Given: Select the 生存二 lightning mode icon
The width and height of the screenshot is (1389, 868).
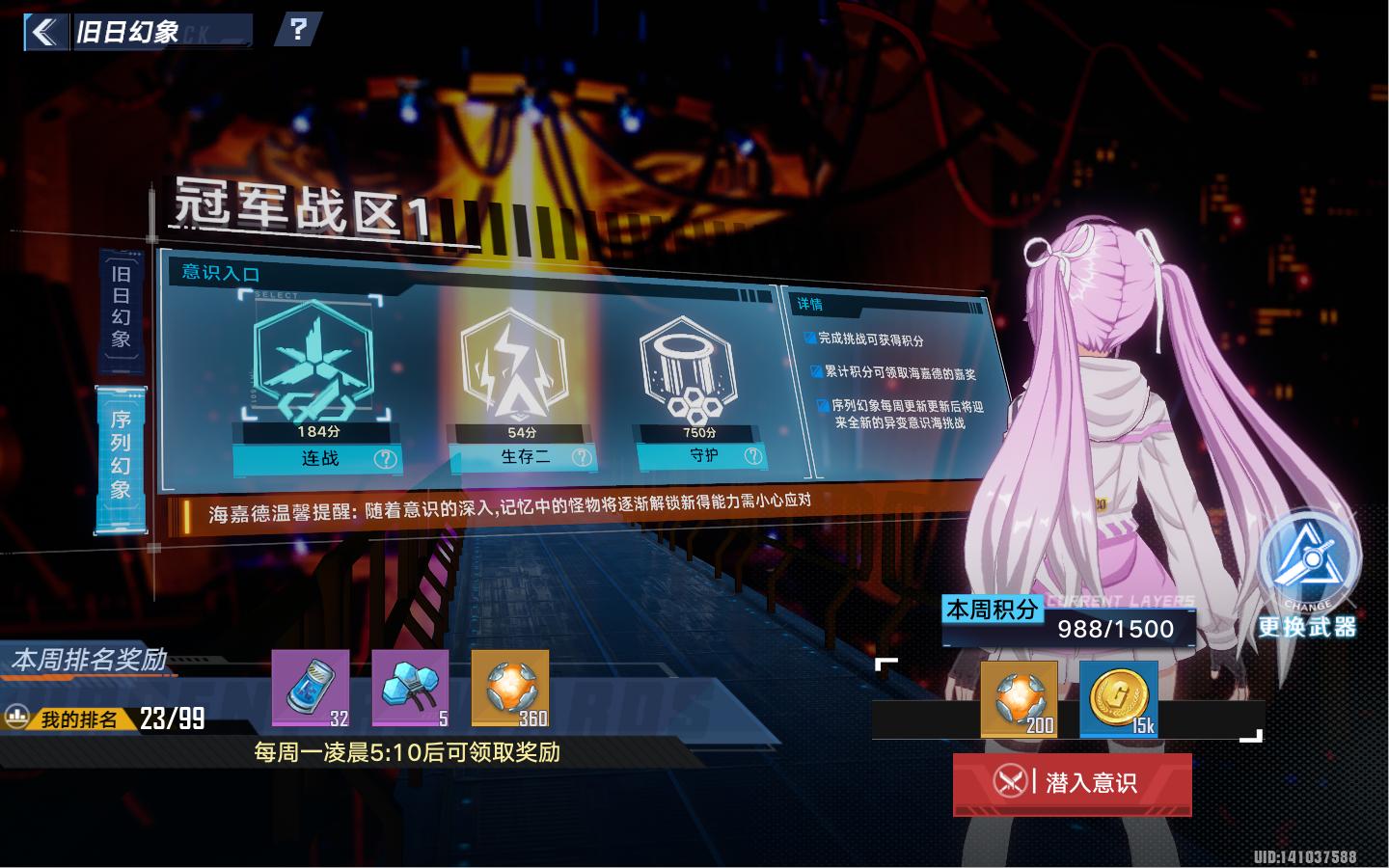Looking at the screenshot, I should point(518,362).
